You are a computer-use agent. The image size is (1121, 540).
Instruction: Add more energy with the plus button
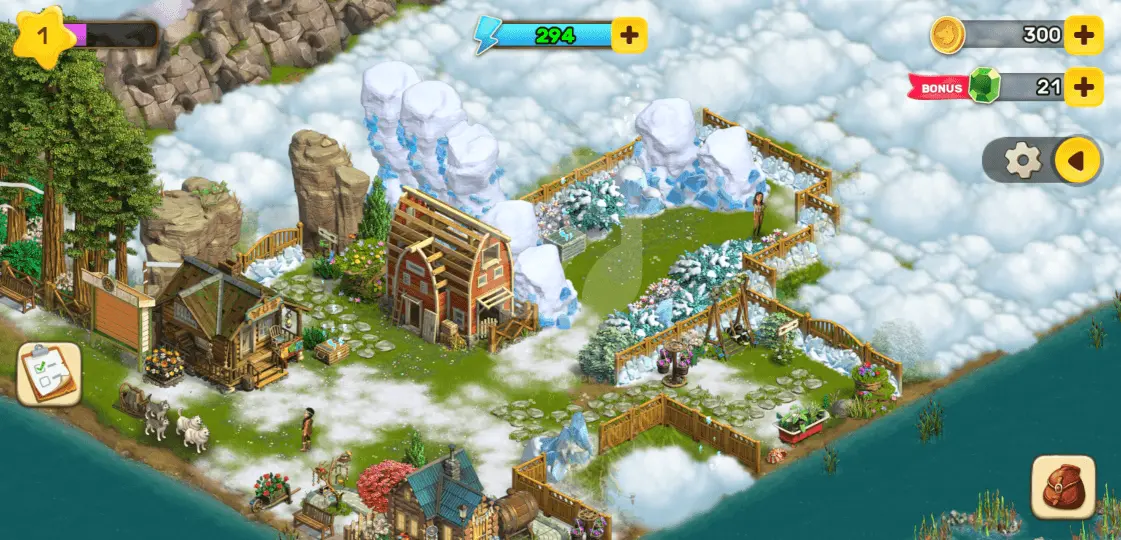point(629,36)
